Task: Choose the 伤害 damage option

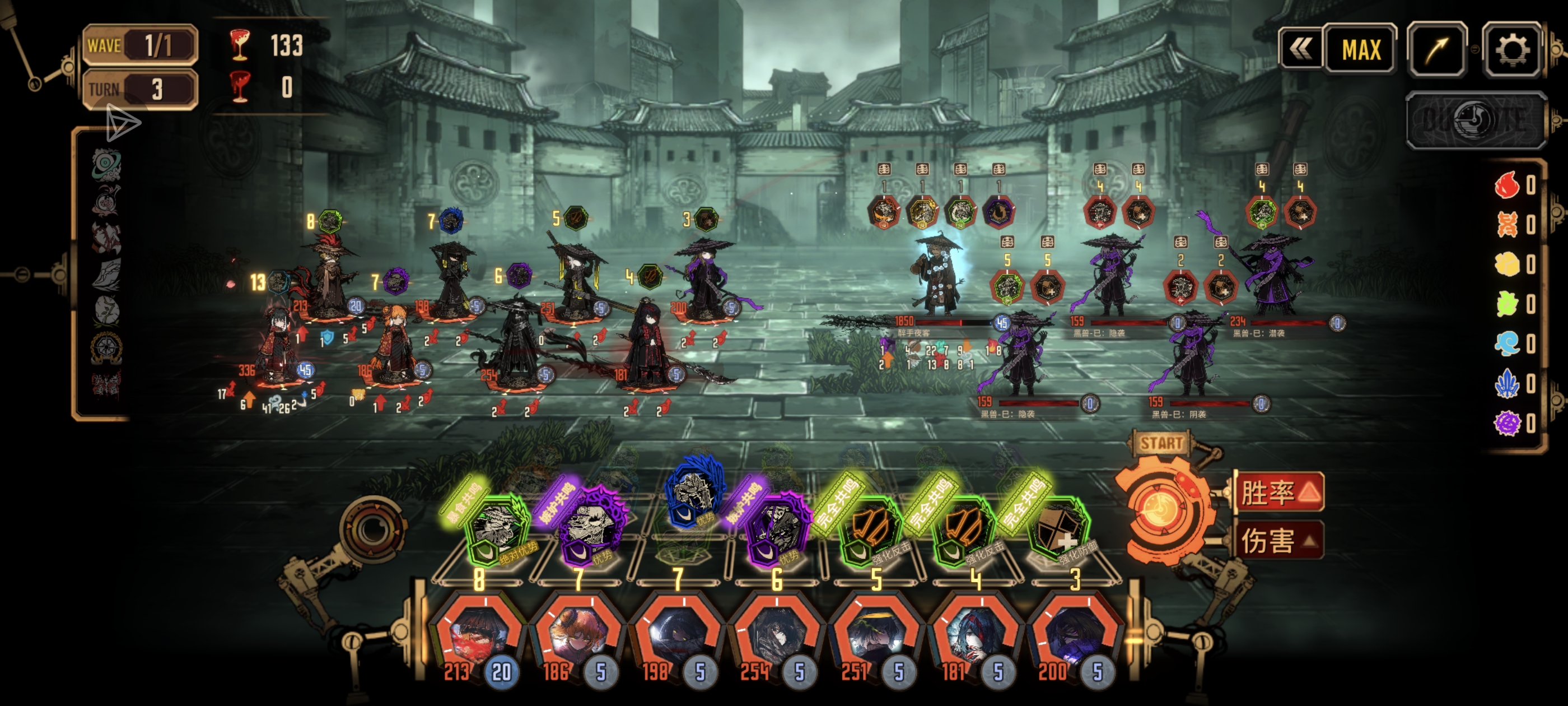Action: pyautogui.click(x=1278, y=540)
